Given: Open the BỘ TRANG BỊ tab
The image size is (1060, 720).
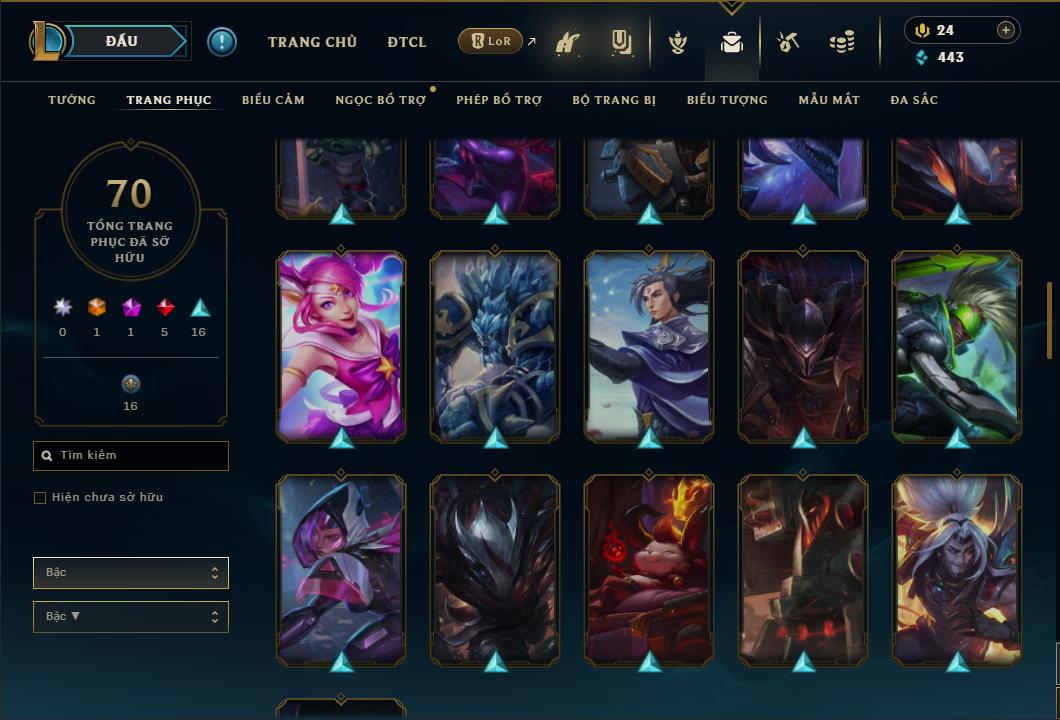Looking at the screenshot, I should (x=614, y=100).
